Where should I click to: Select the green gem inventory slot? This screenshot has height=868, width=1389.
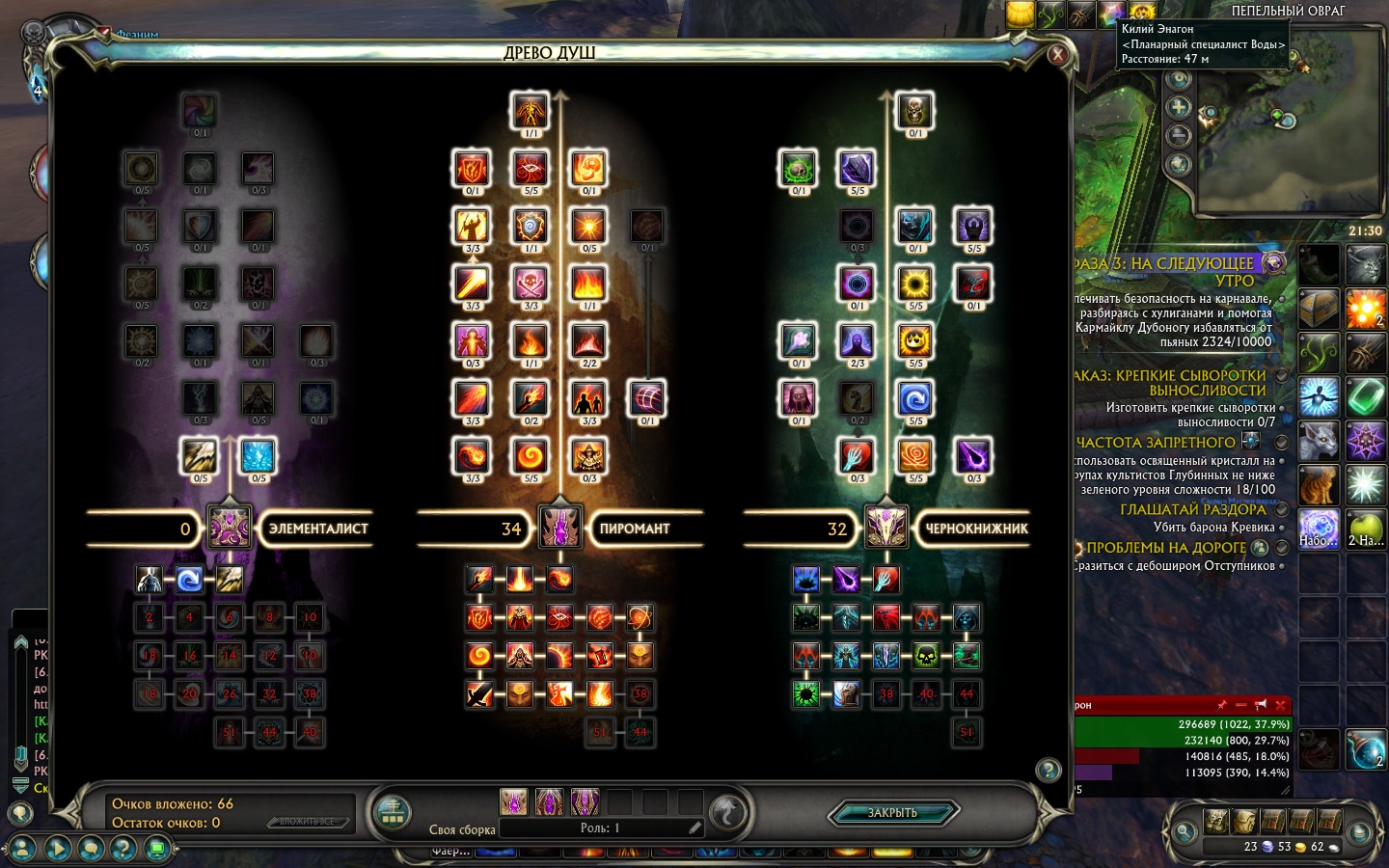1366,396
